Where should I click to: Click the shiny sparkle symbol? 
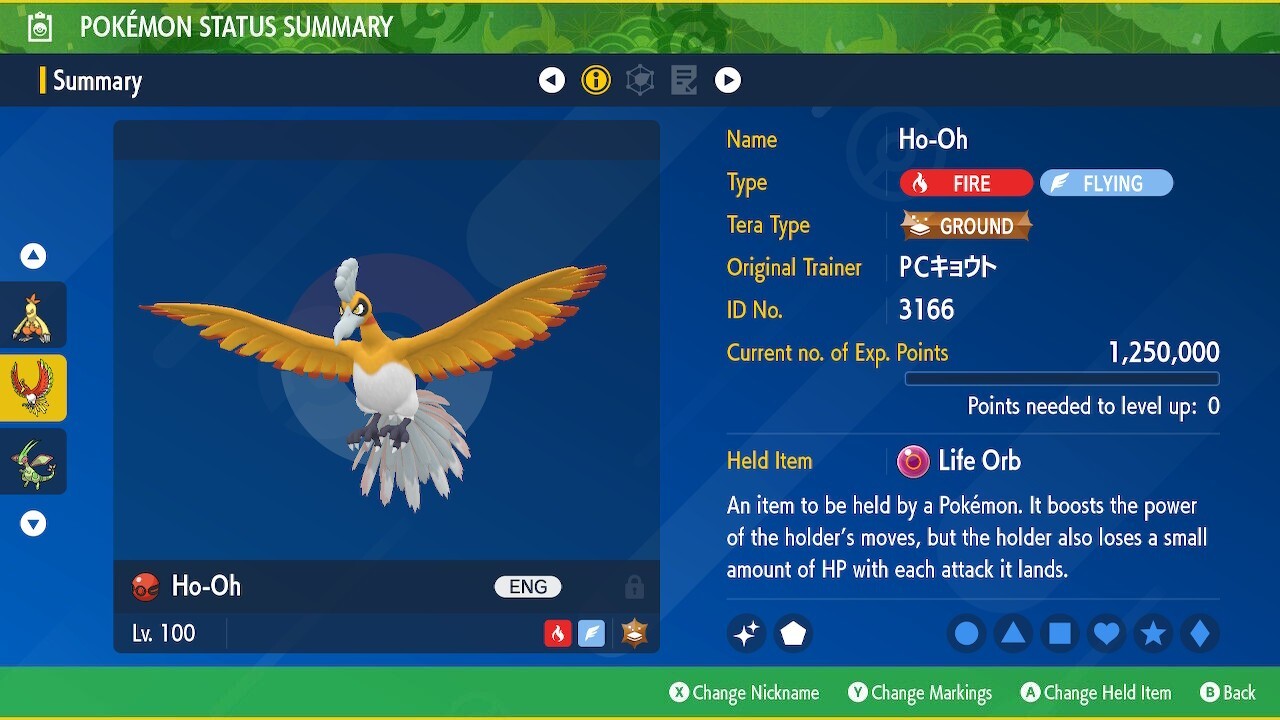point(746,633)
